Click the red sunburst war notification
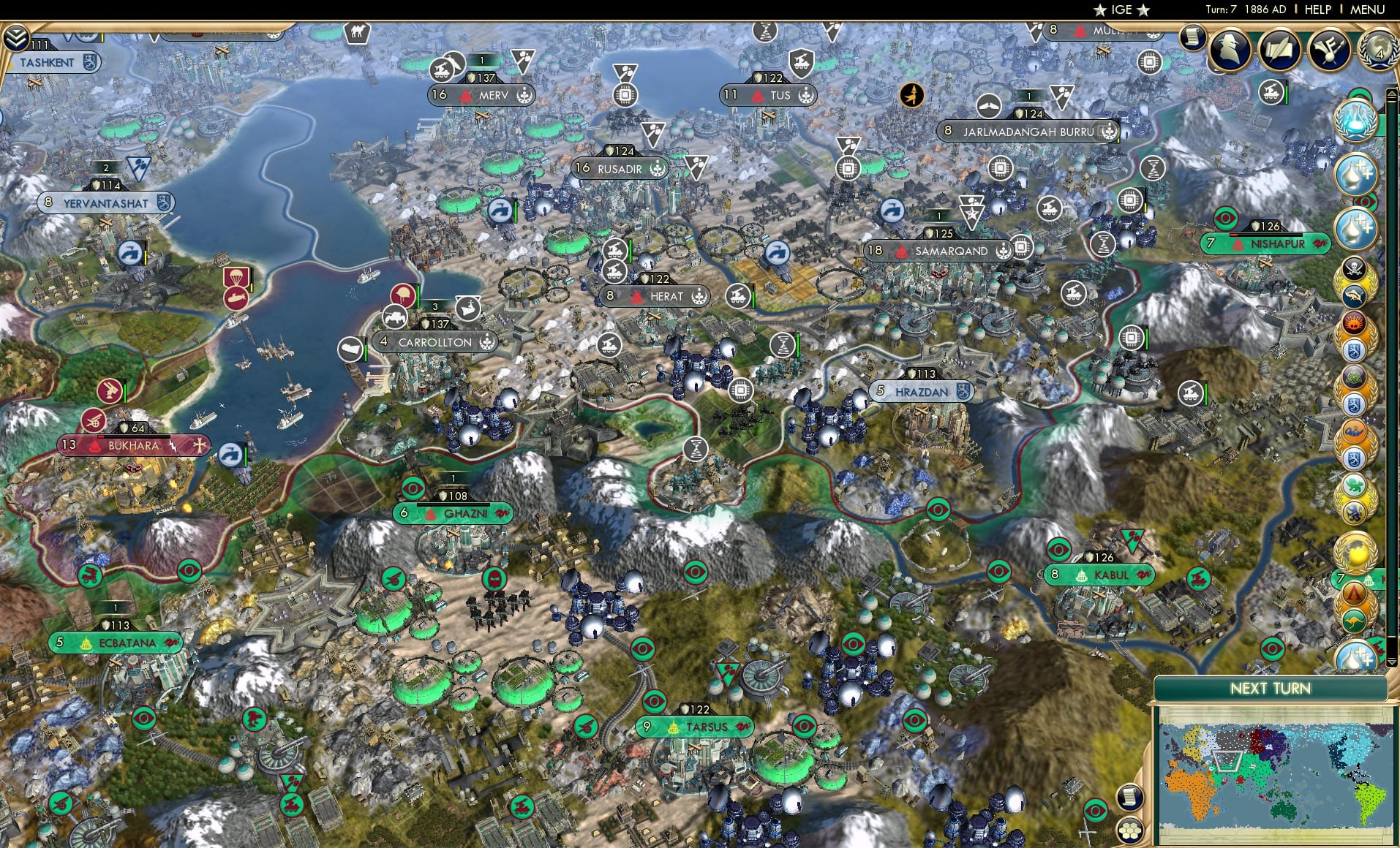Image resolution: width=1400 pixels, height=848 pixels. tap(1355, 322)
